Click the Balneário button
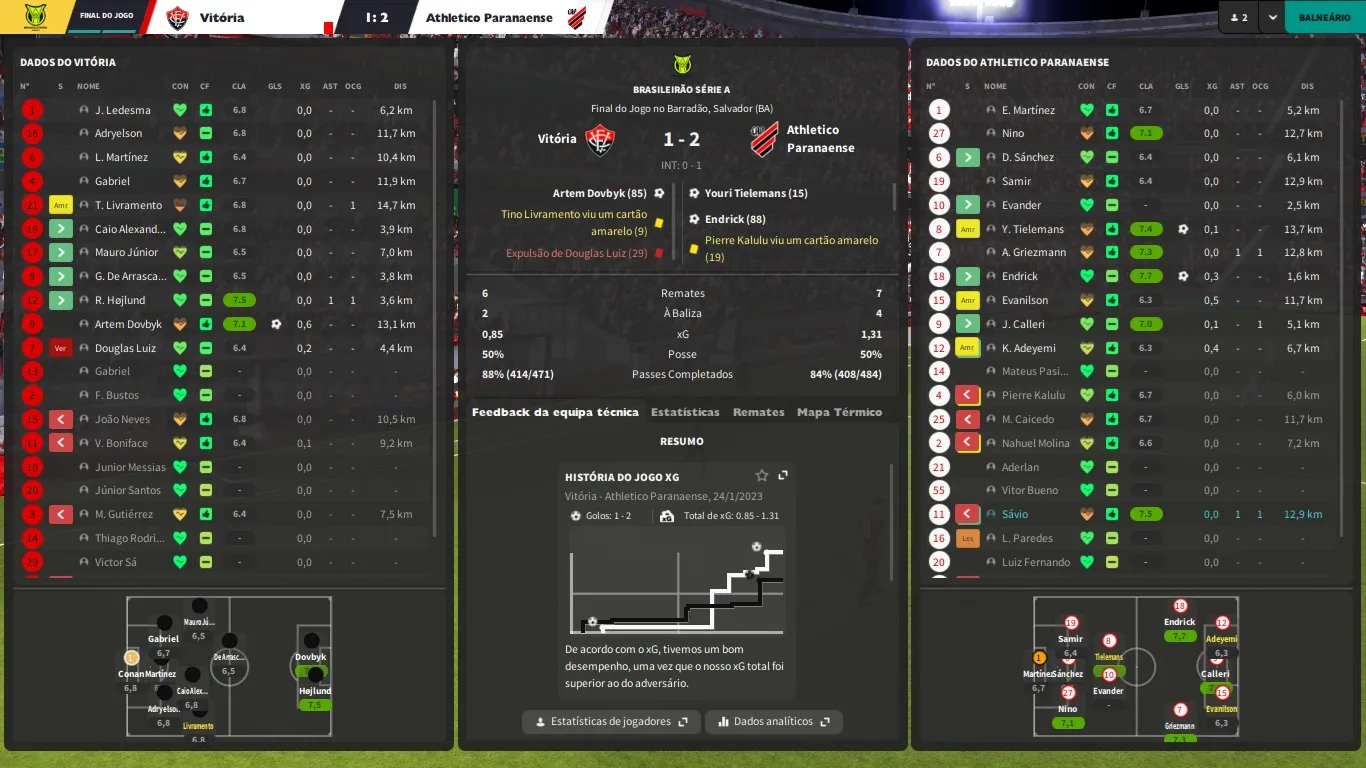The width and height of the screenshot is (1366, 768). (1324, 17)
